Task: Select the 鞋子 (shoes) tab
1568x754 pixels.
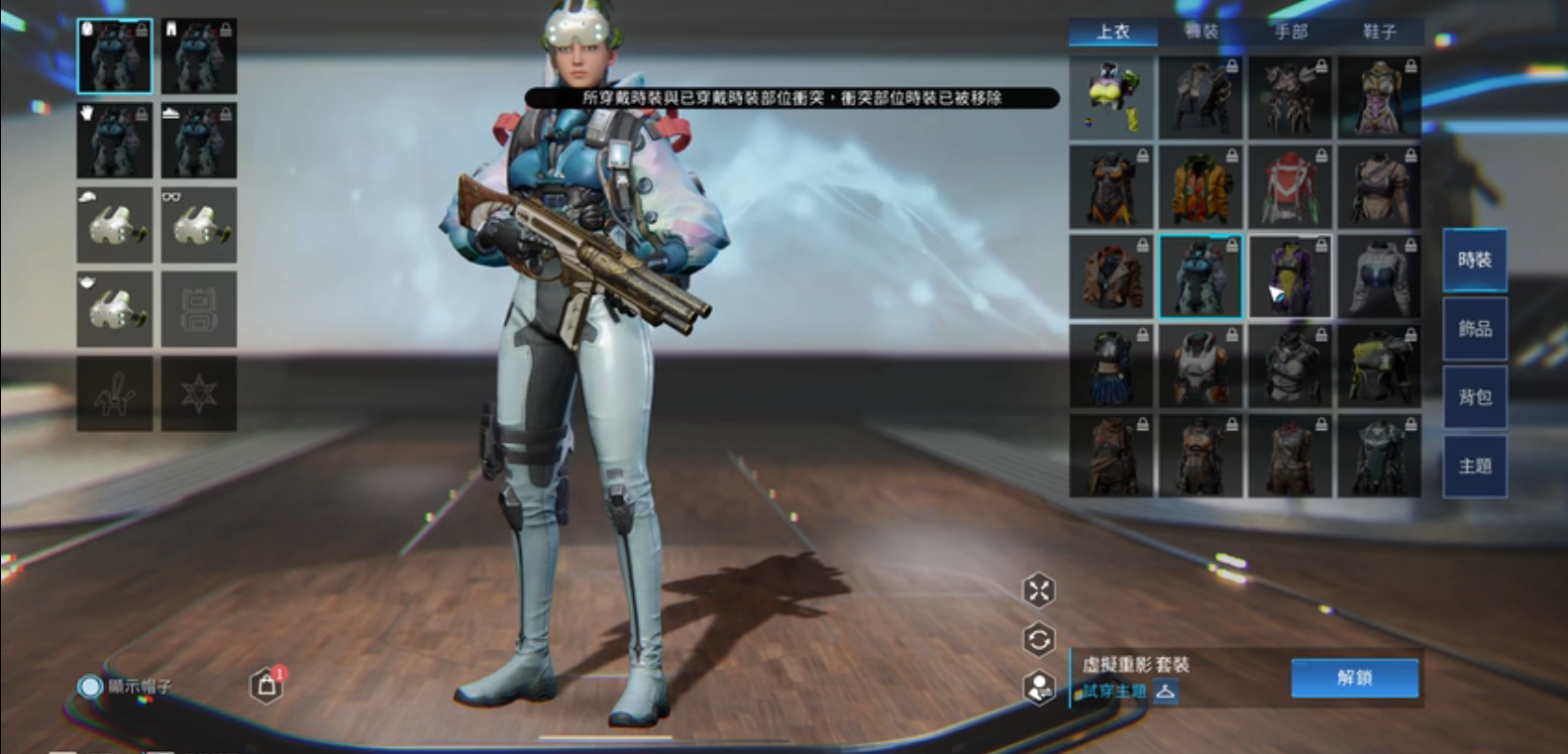Action: click(x=1379, y=32)
